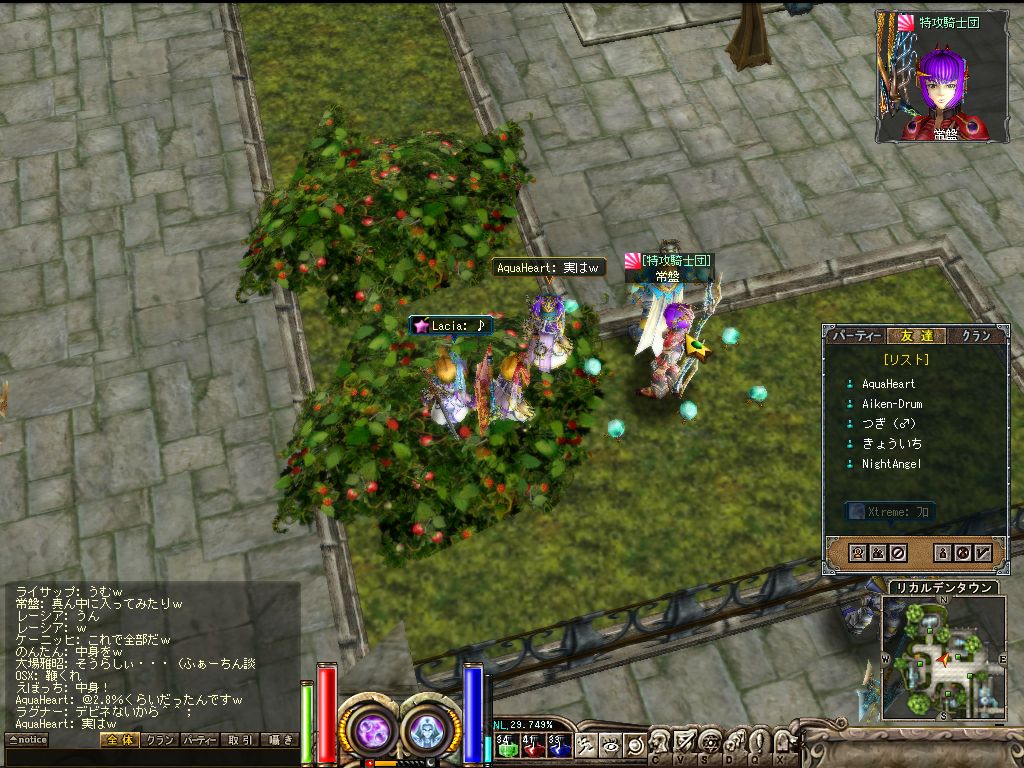Switch chat channel to 全体
The image size is (1024, 768).
pyautogui.click(x=118, y=740)
